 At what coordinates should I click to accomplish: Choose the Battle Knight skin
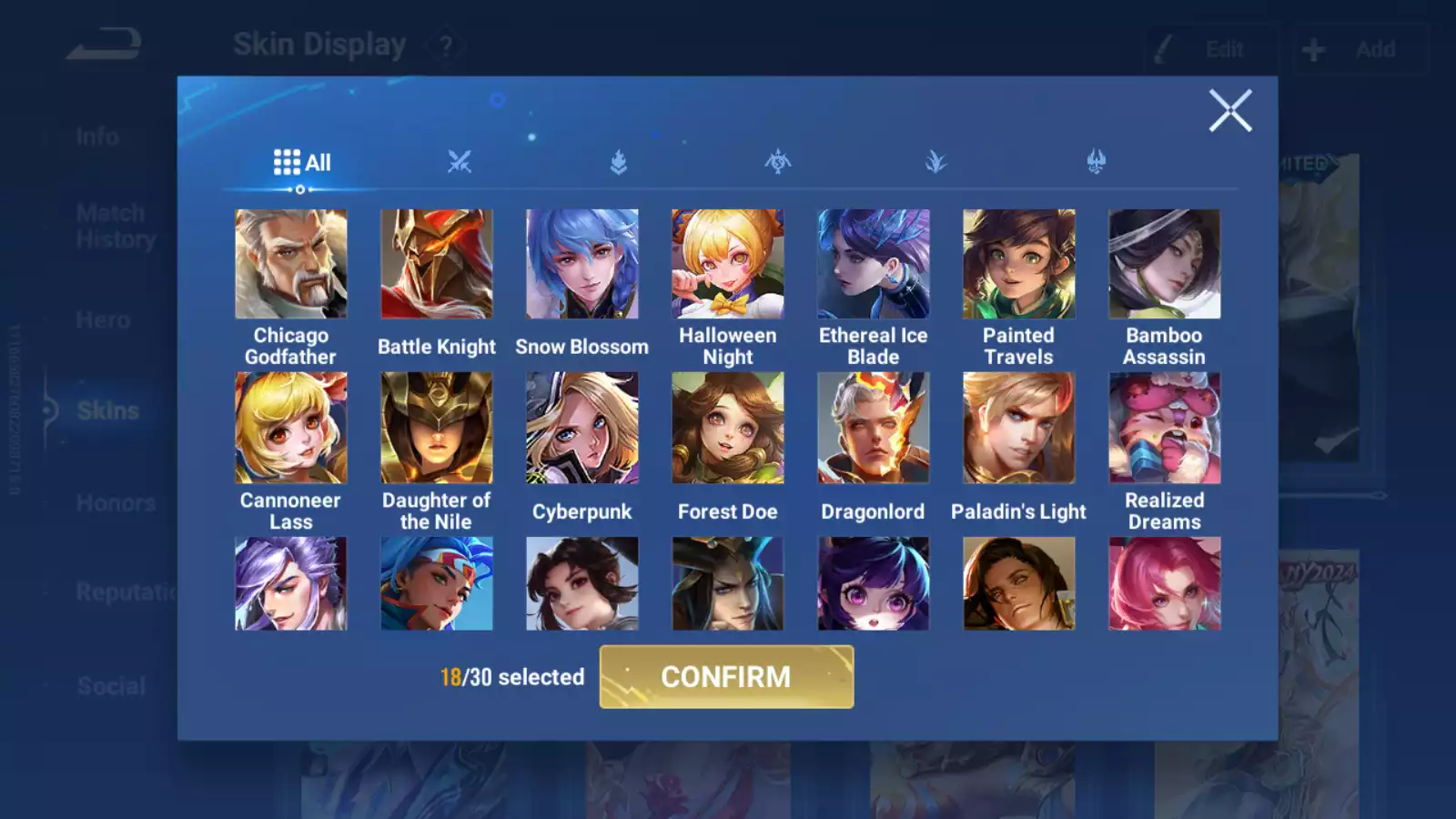(437, 264)
